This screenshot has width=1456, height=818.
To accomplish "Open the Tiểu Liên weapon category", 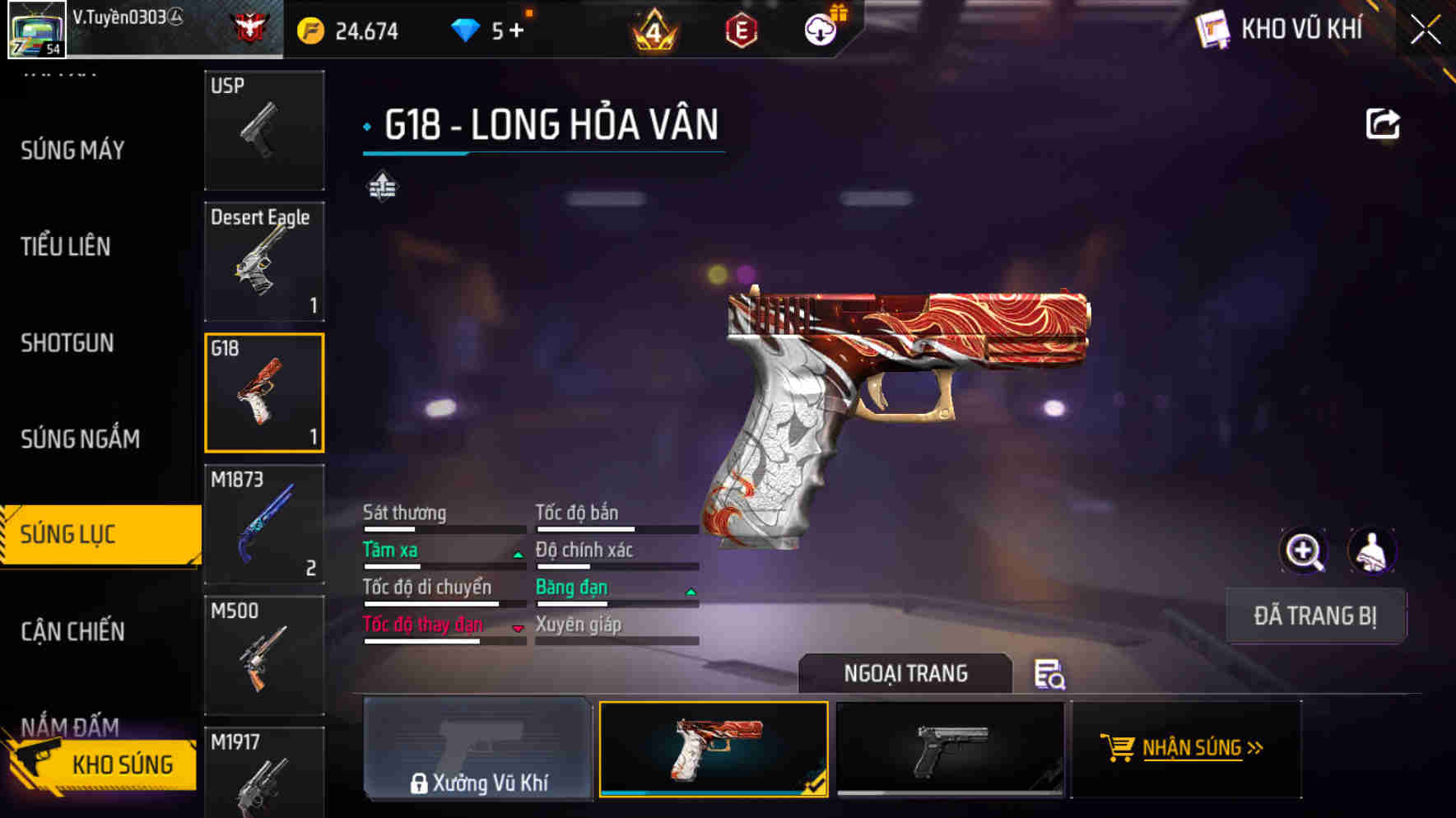I will click(x=66, y=246).
